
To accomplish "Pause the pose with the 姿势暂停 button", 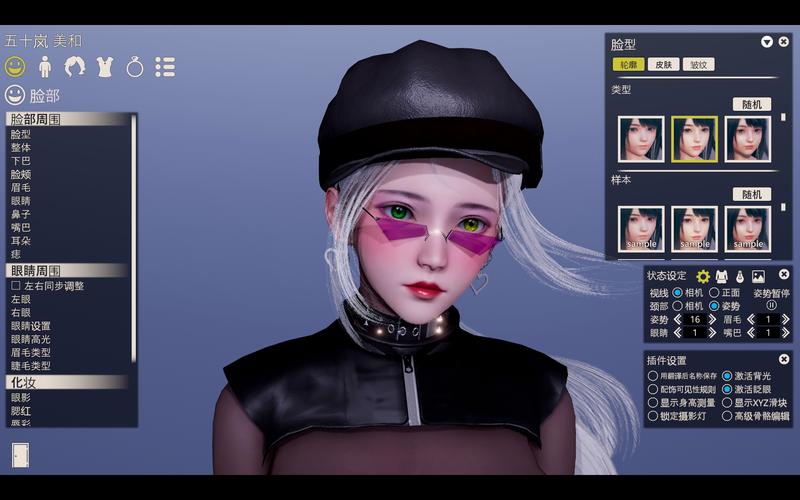I will pos(771,306).
